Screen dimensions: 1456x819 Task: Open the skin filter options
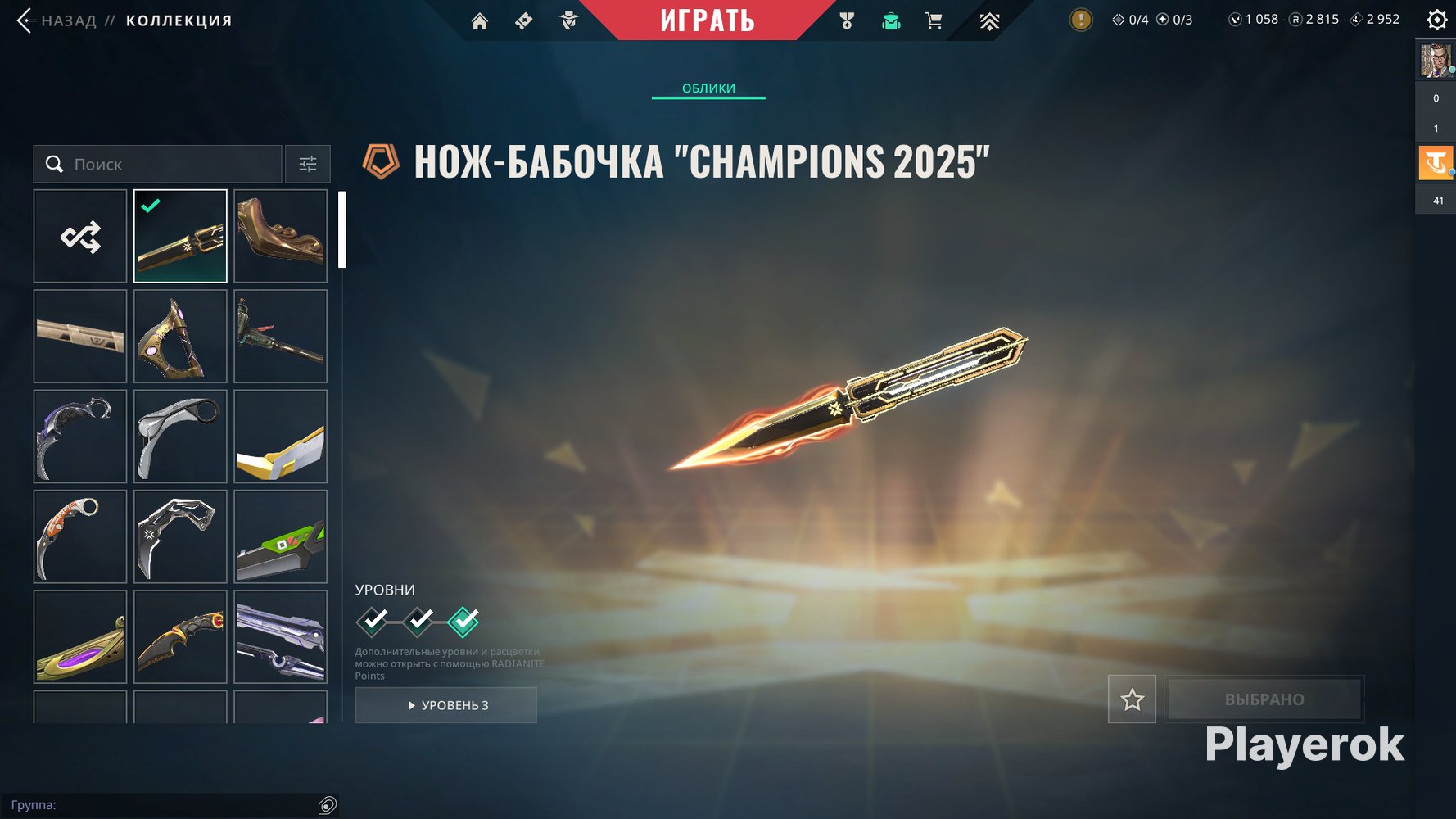point(308,165)
